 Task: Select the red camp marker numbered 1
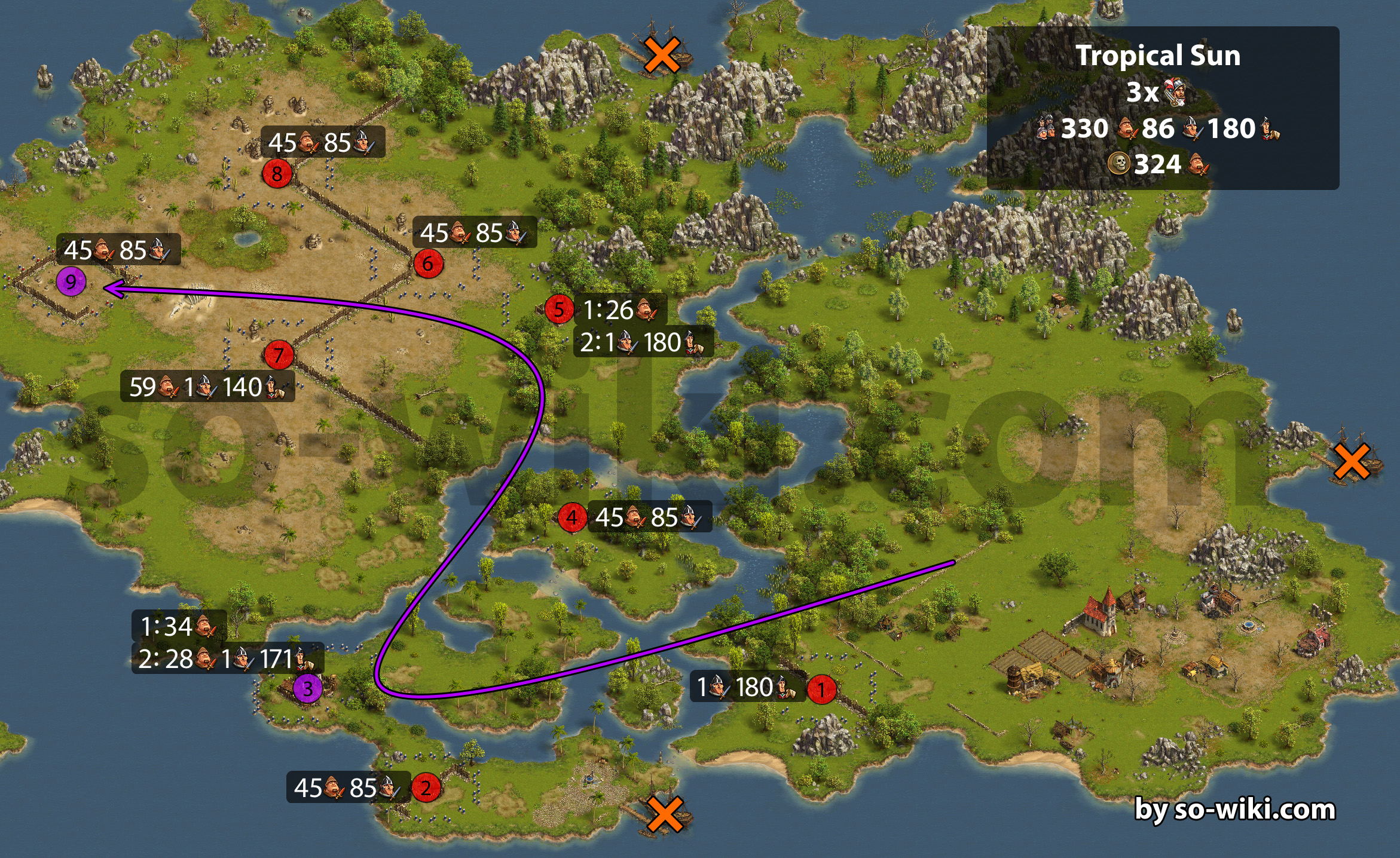[821, 689]
